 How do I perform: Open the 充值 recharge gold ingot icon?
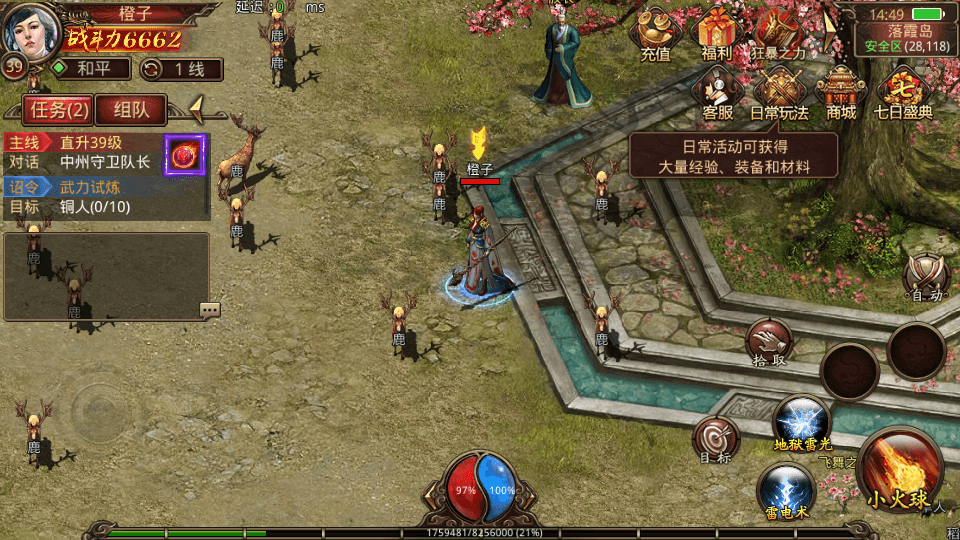(656, 34)
